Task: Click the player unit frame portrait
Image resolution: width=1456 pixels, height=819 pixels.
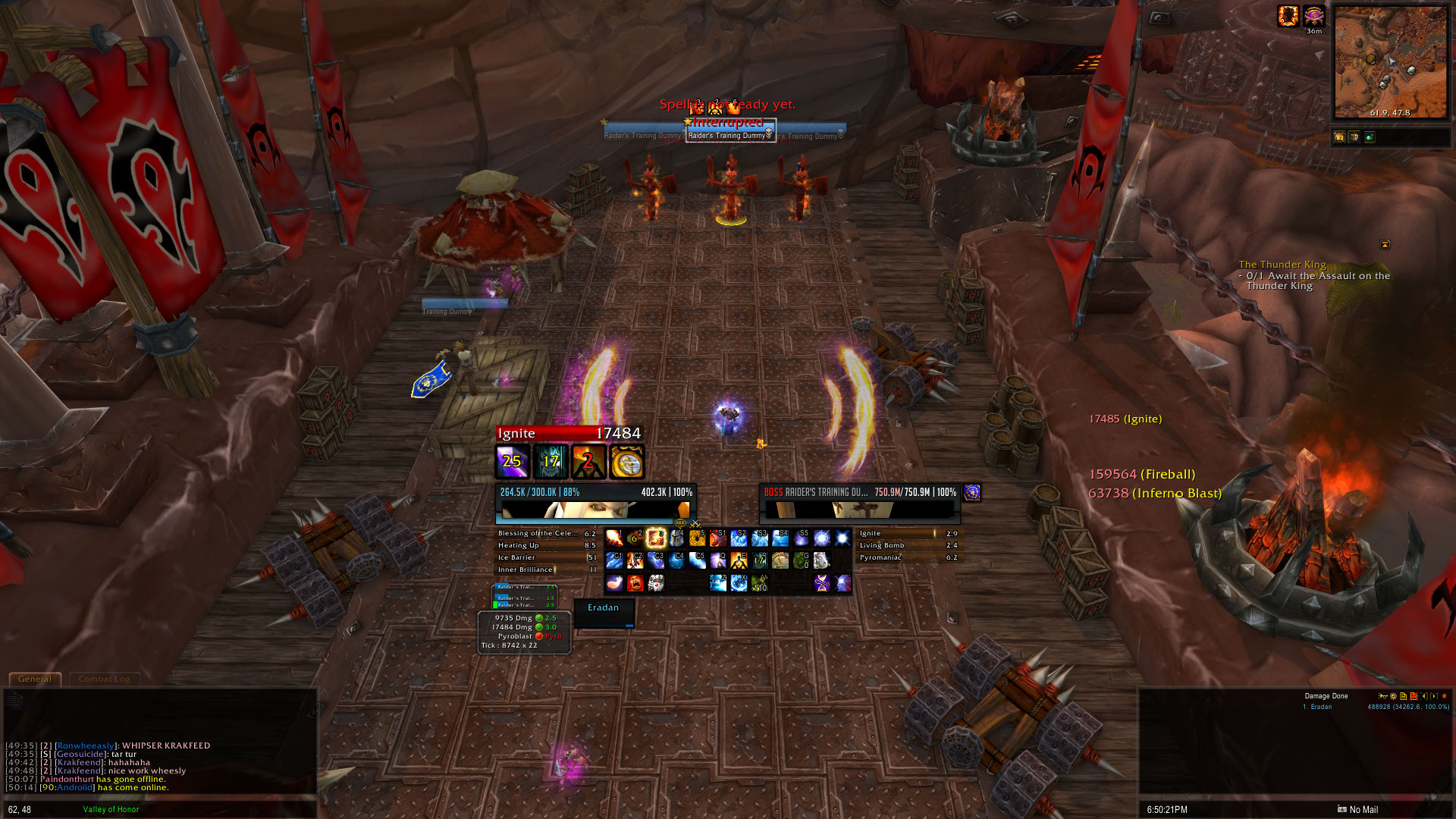Action: click(x=595, y=509)
